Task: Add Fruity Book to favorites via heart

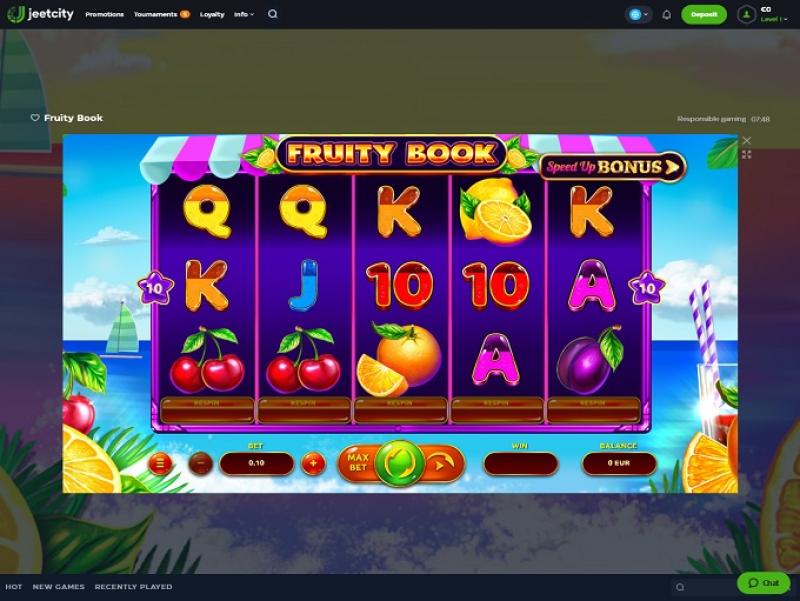Action: click(35, 118)
